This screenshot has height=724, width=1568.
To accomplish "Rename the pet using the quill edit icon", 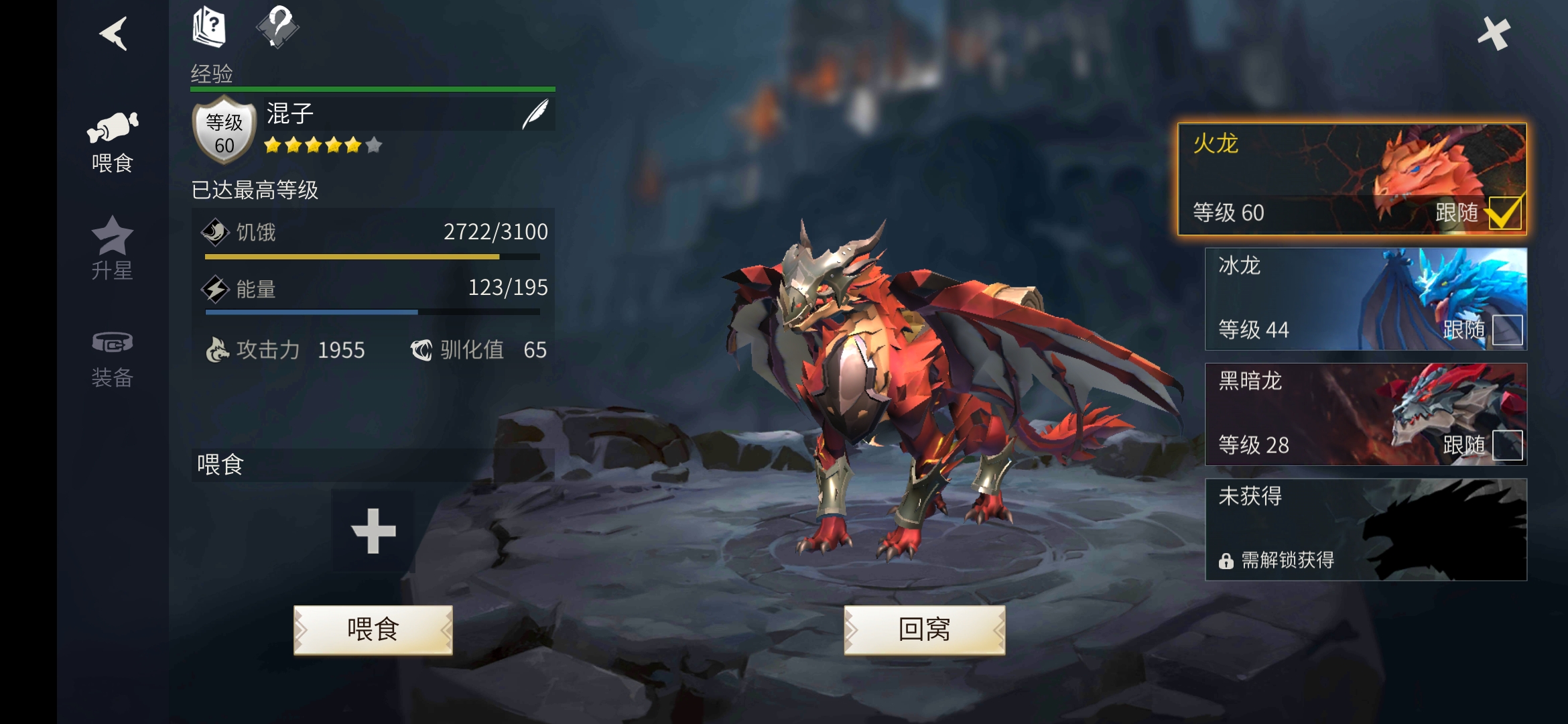I will (534, 113).
